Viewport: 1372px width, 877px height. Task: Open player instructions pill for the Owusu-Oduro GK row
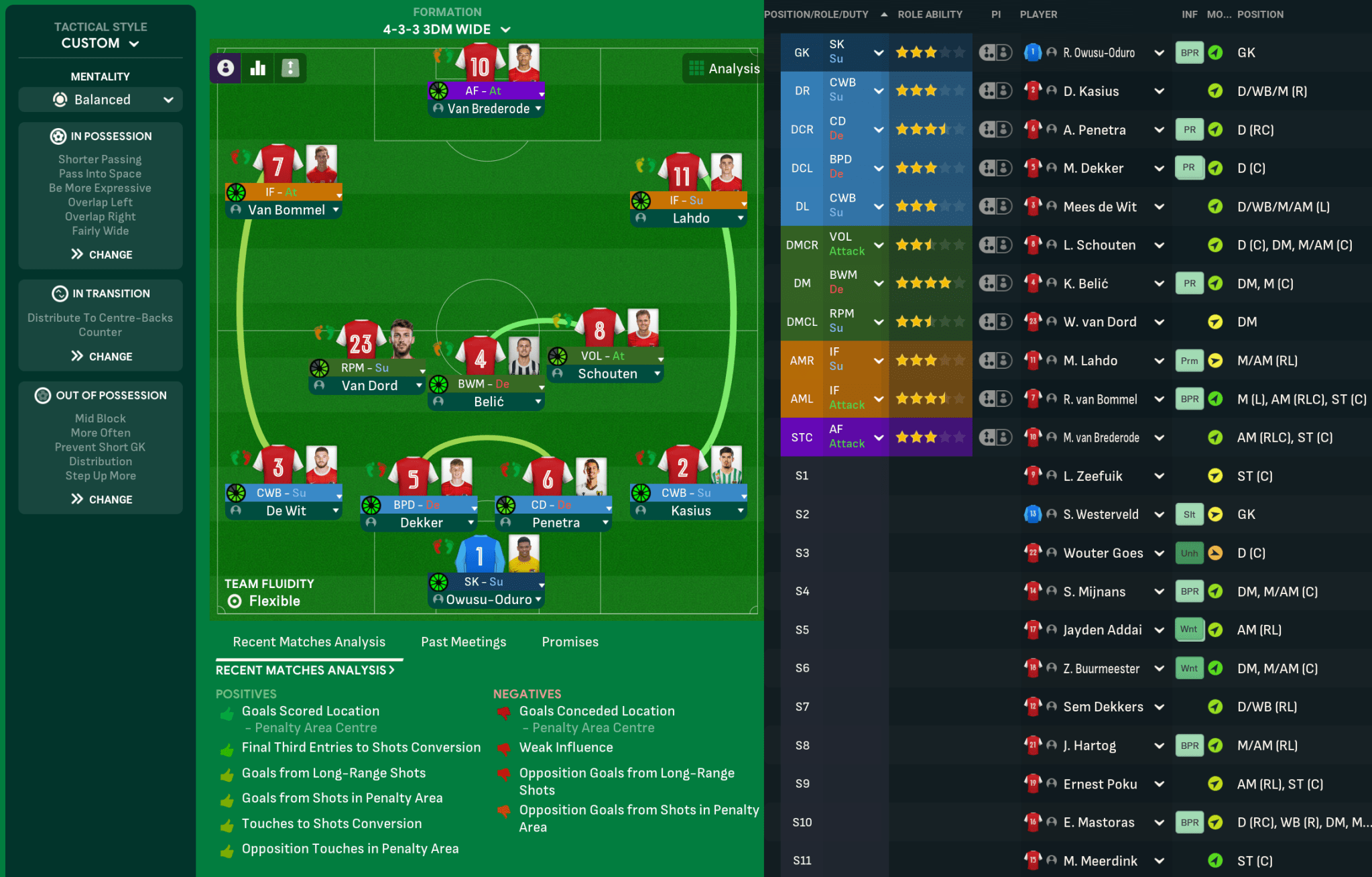point(995,52)
